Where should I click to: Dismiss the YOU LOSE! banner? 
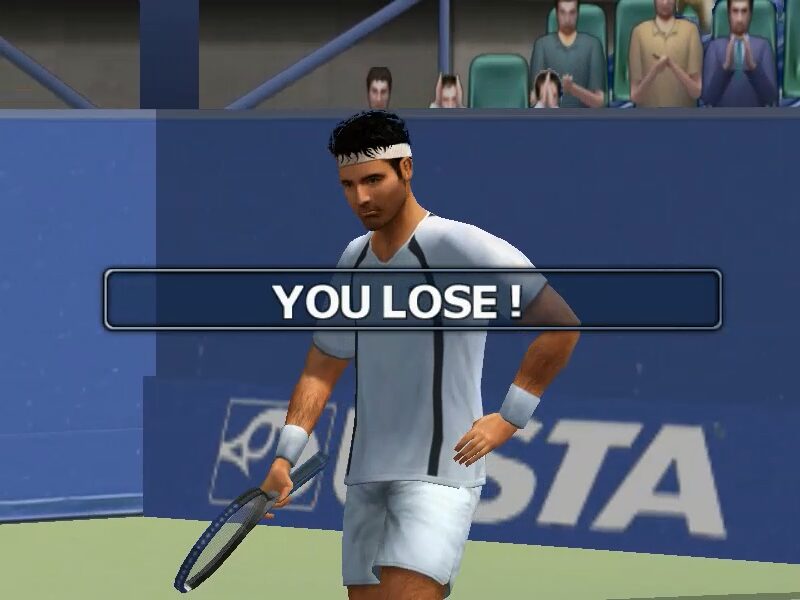tap(412, 300)
